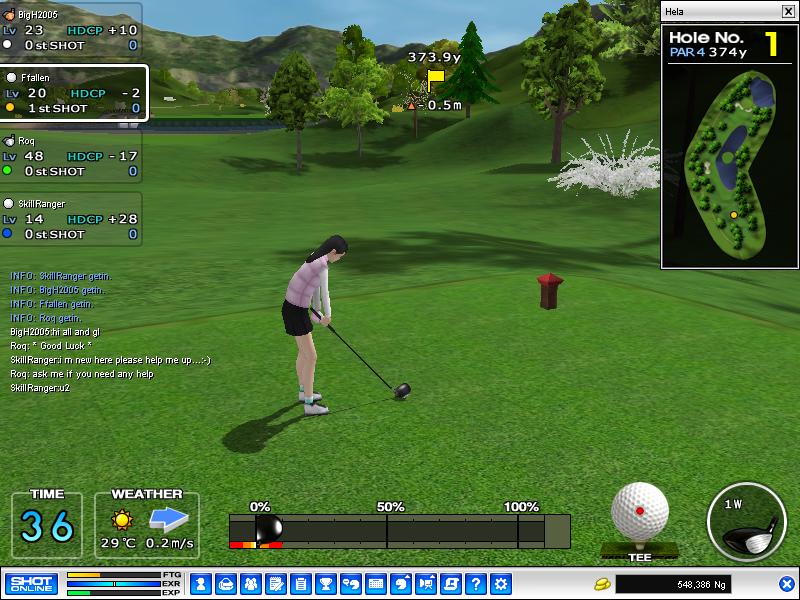
Task: Click the golf ball impact point selector
Action: (x=639, y=512)
